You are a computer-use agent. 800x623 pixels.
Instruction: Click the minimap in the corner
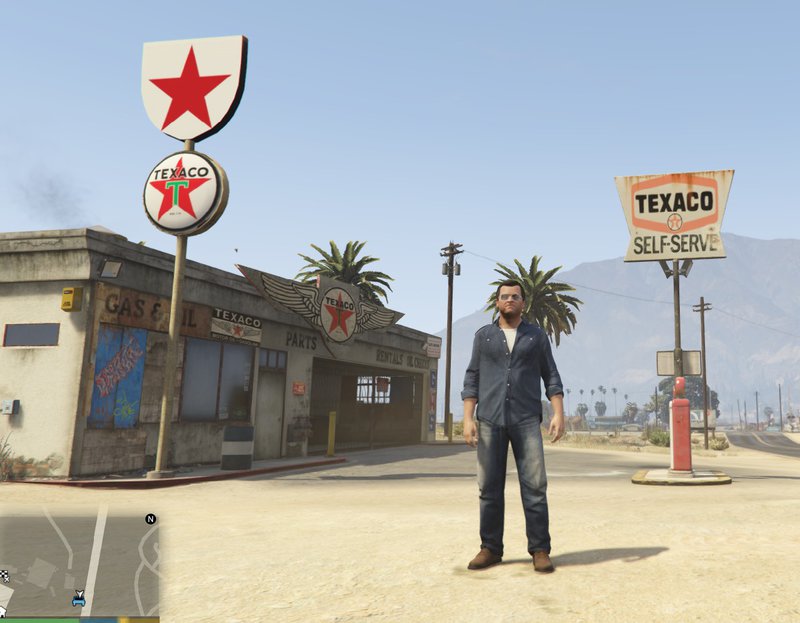coord(80,560)
